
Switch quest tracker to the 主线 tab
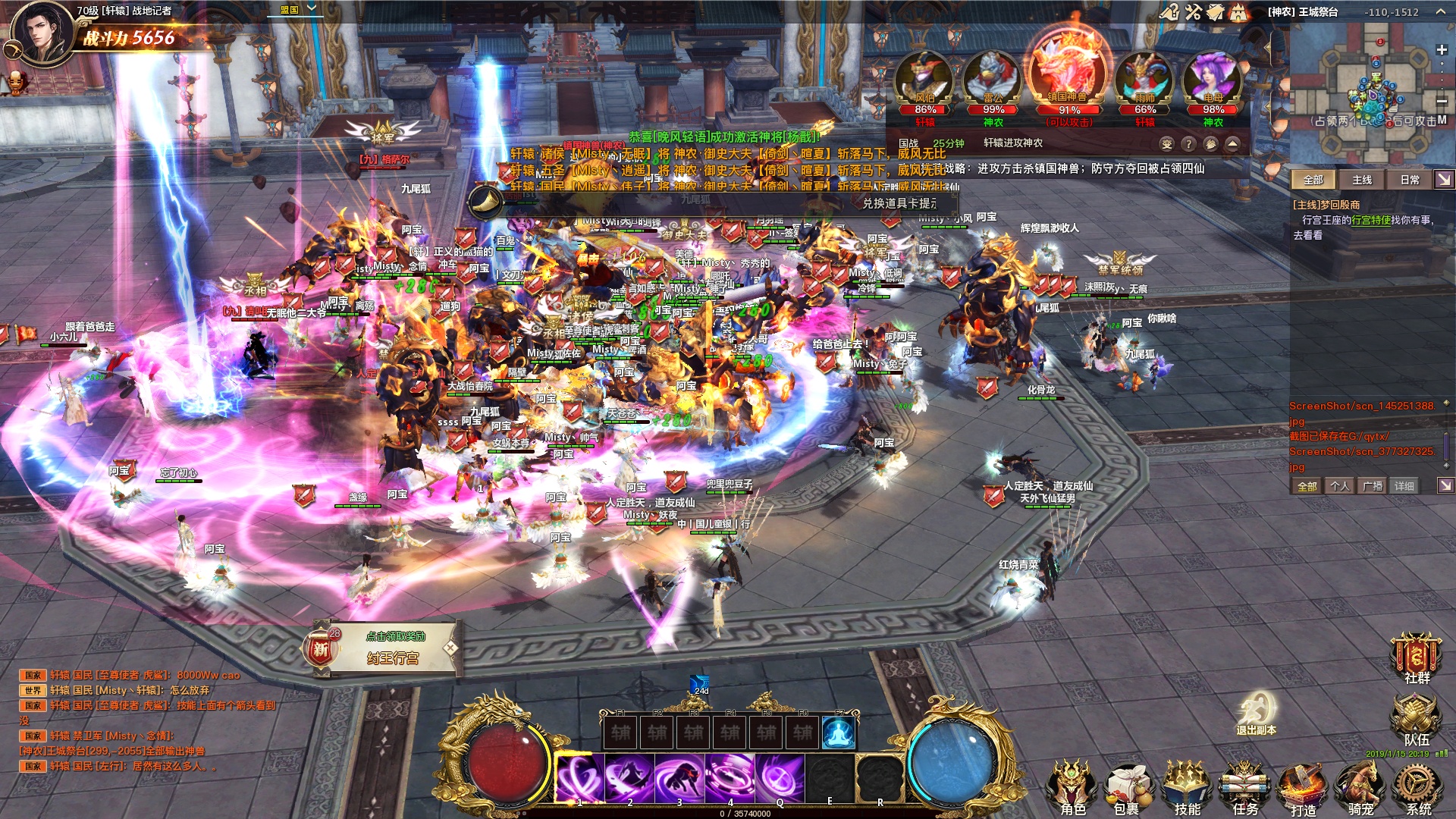pos(1362,180)
